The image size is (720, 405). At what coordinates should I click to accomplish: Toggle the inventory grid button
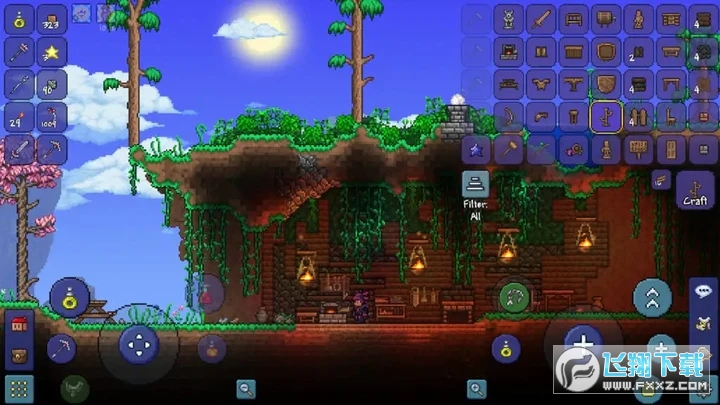[x=19, y=388]
